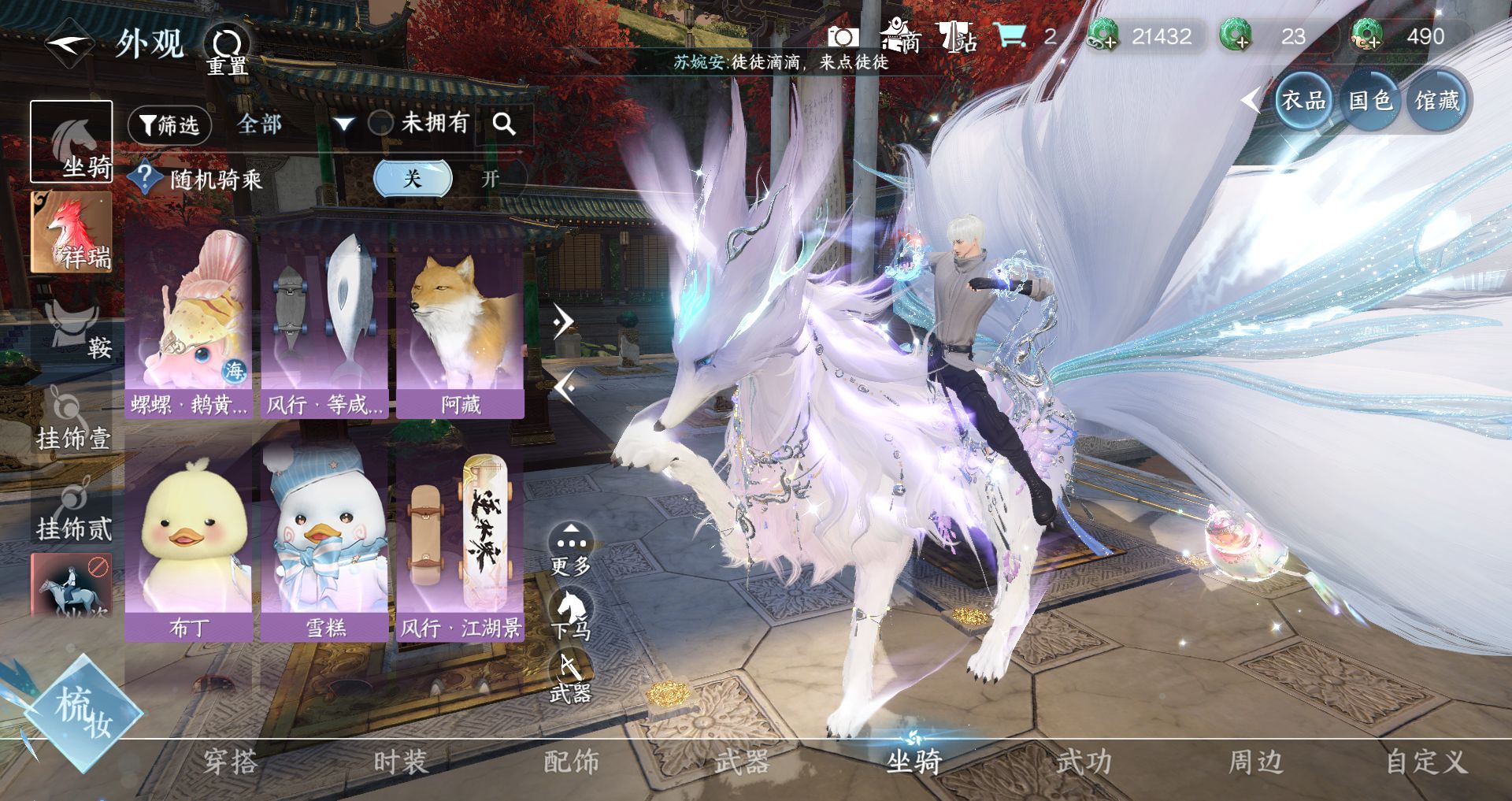Expand the 全部 category dropdown
This screenshot has height=801, width=1512.
tap(343, 124)
